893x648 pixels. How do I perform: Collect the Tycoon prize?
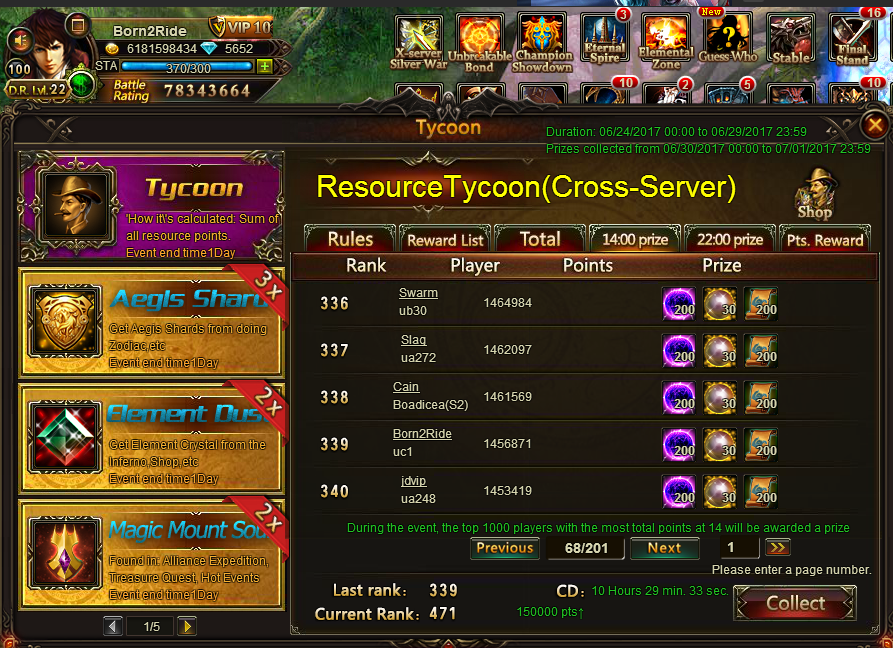point(795,603)
